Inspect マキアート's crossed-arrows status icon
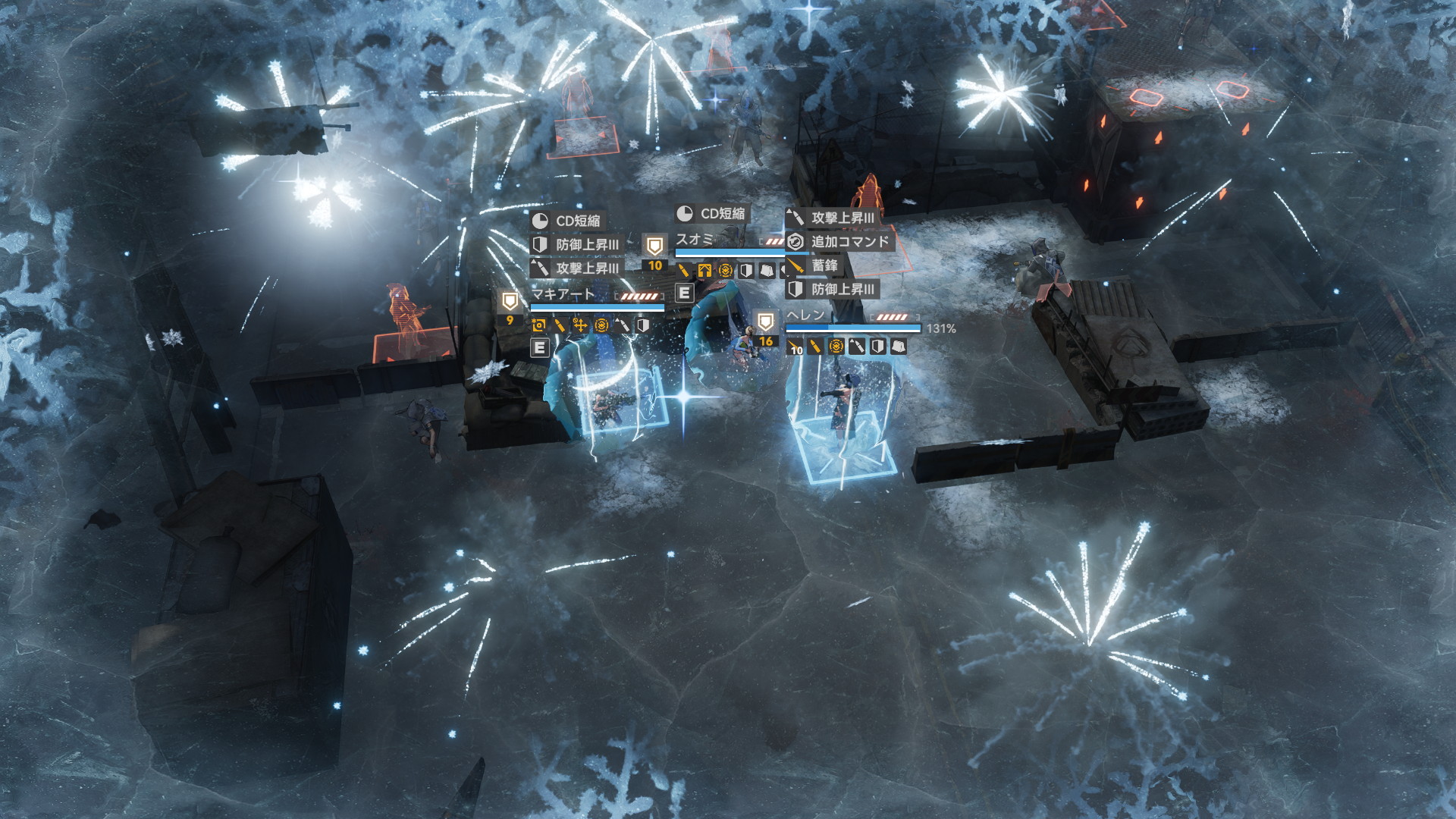 (580, 325)
